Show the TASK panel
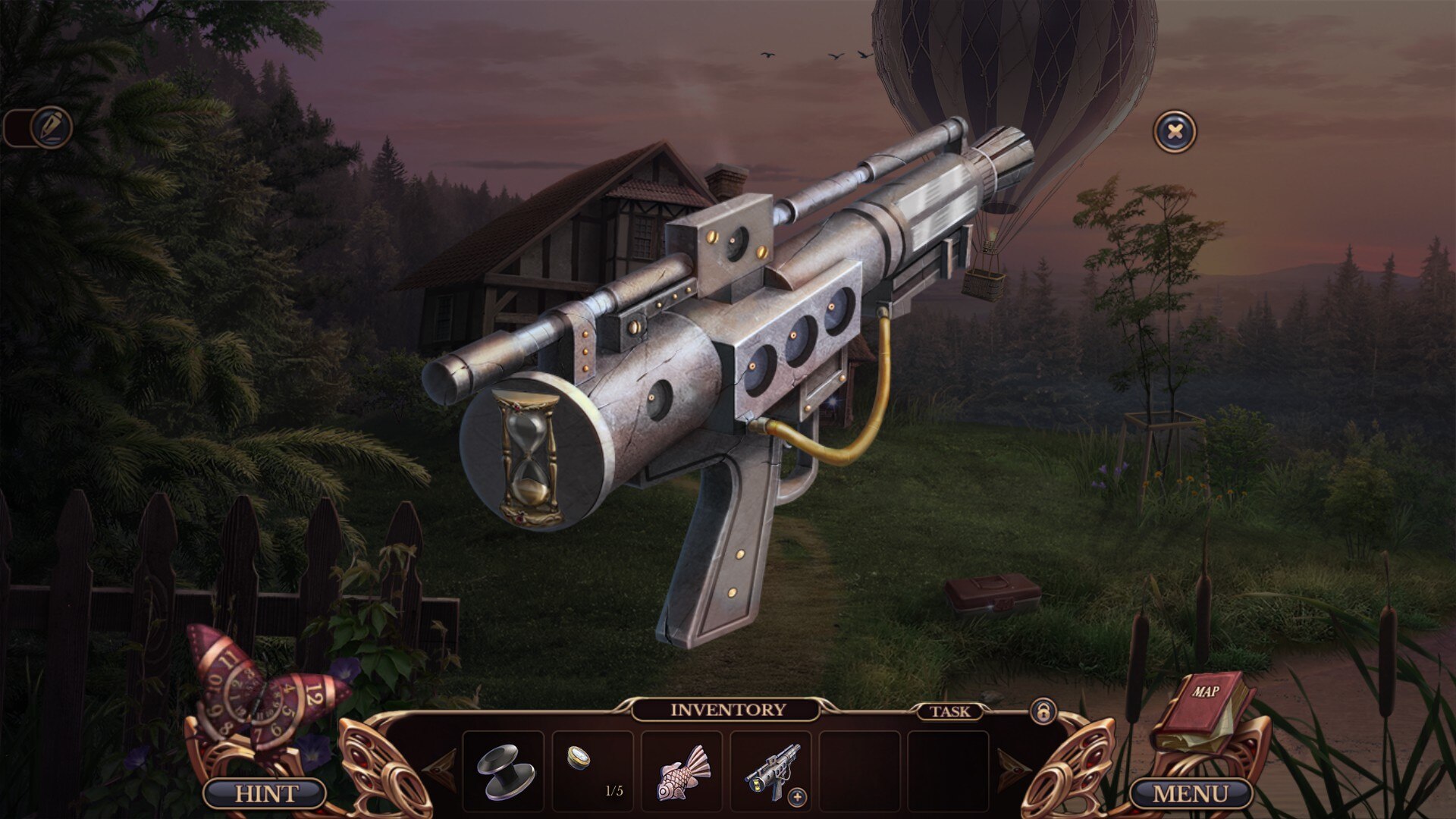The image size is (1456, 819). [949, 711]
